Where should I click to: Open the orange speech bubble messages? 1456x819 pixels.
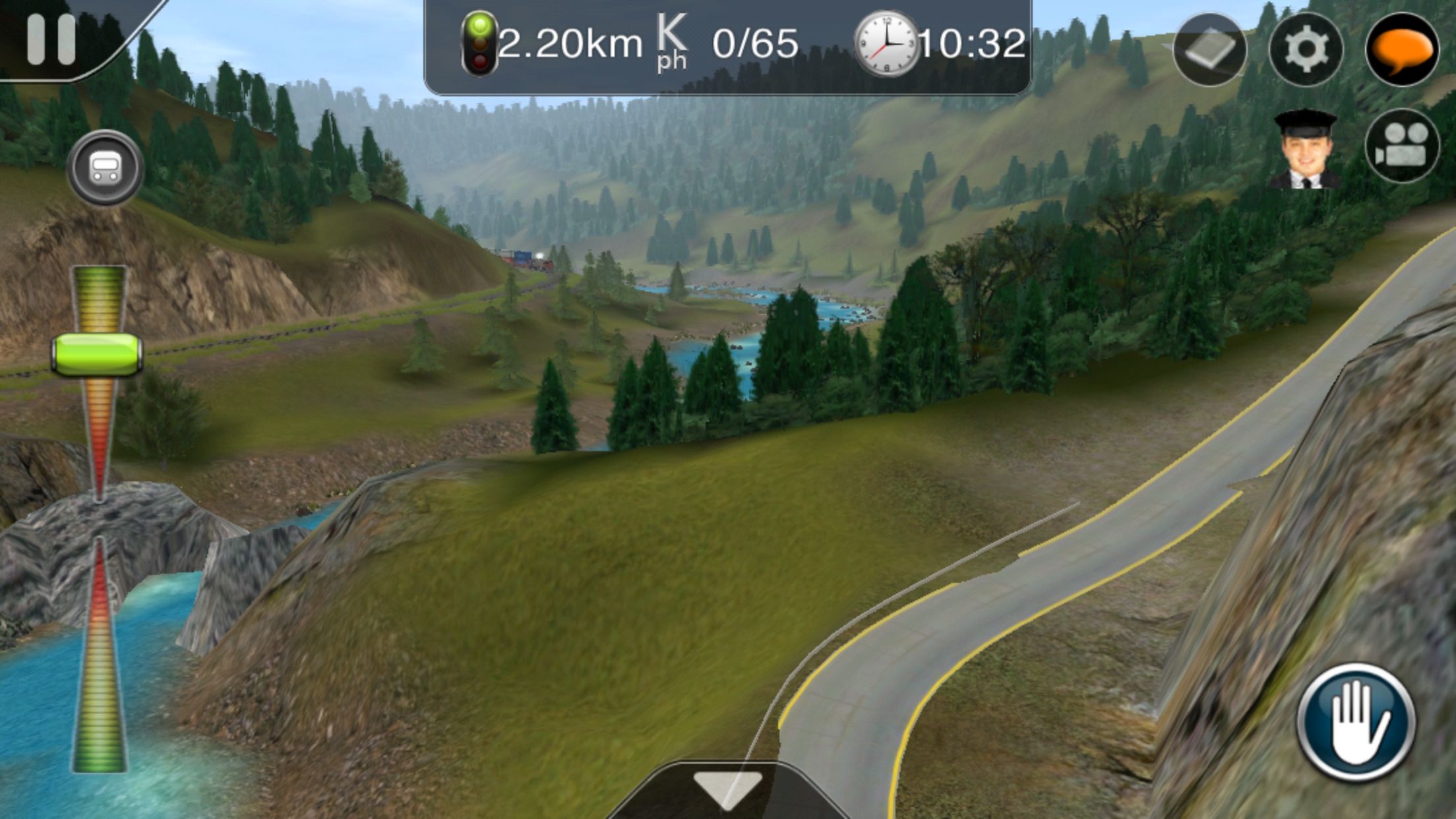1402,49
